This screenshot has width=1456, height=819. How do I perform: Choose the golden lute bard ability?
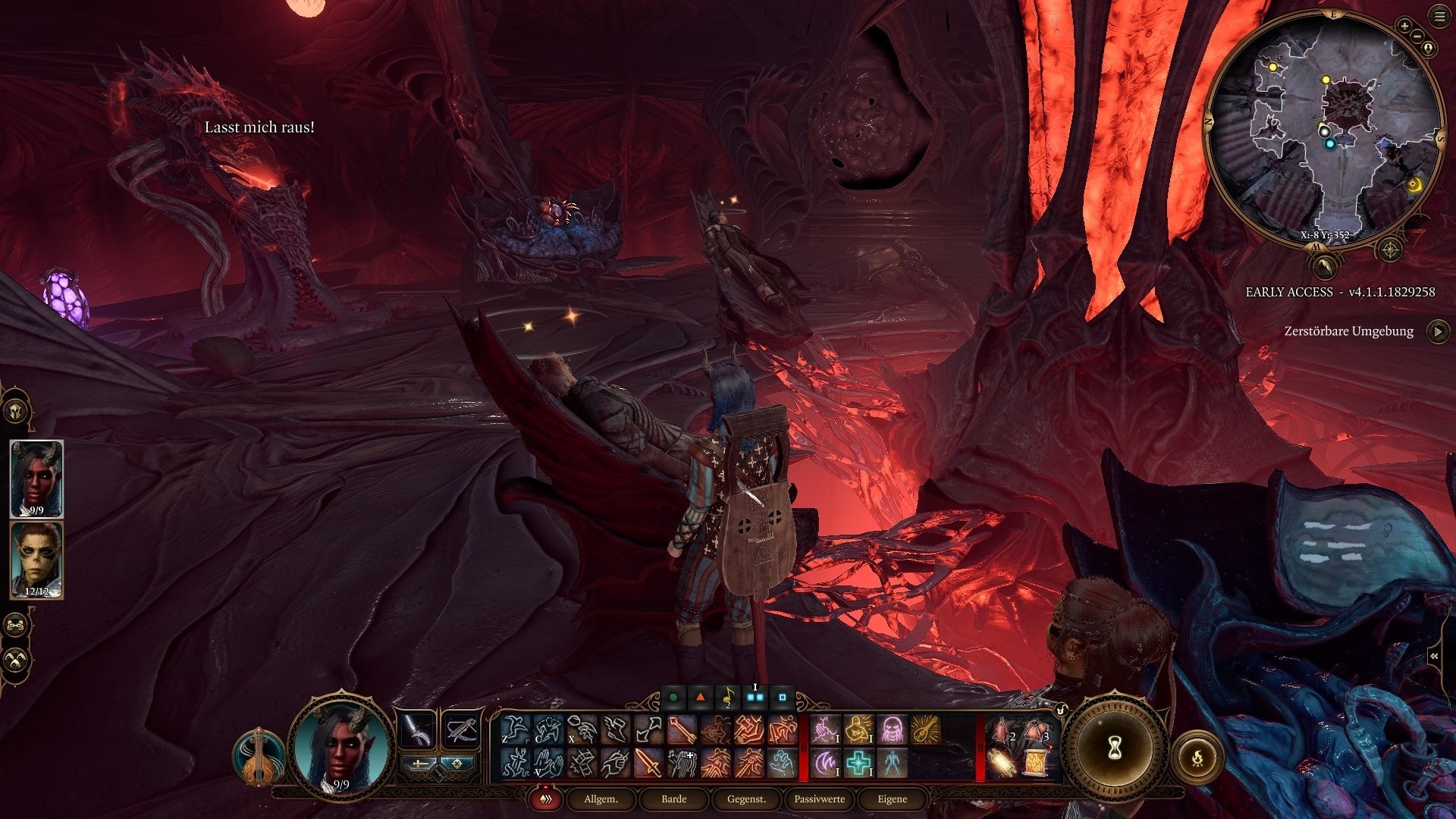click(926, 730)
